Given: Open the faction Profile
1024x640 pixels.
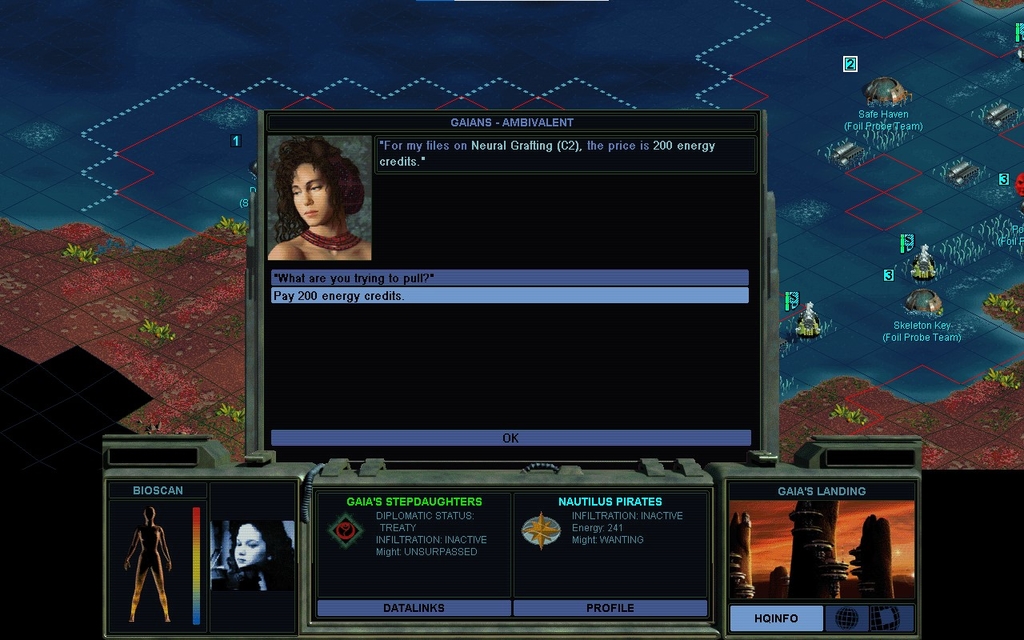Looking at the screenshot, I should coord(610,608).
